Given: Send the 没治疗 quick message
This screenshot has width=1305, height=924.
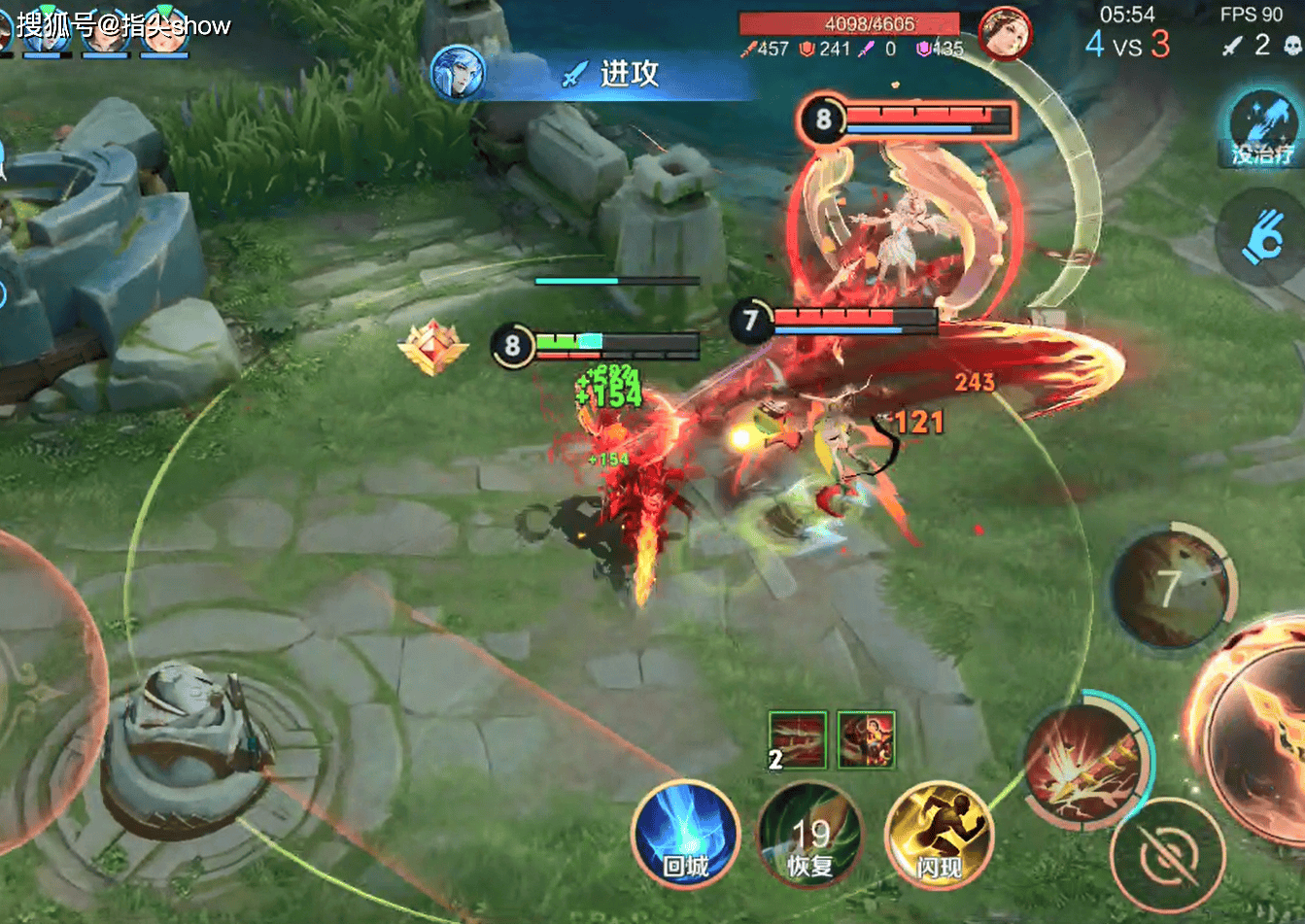Looking at the screenshot, I should 1260,127.
